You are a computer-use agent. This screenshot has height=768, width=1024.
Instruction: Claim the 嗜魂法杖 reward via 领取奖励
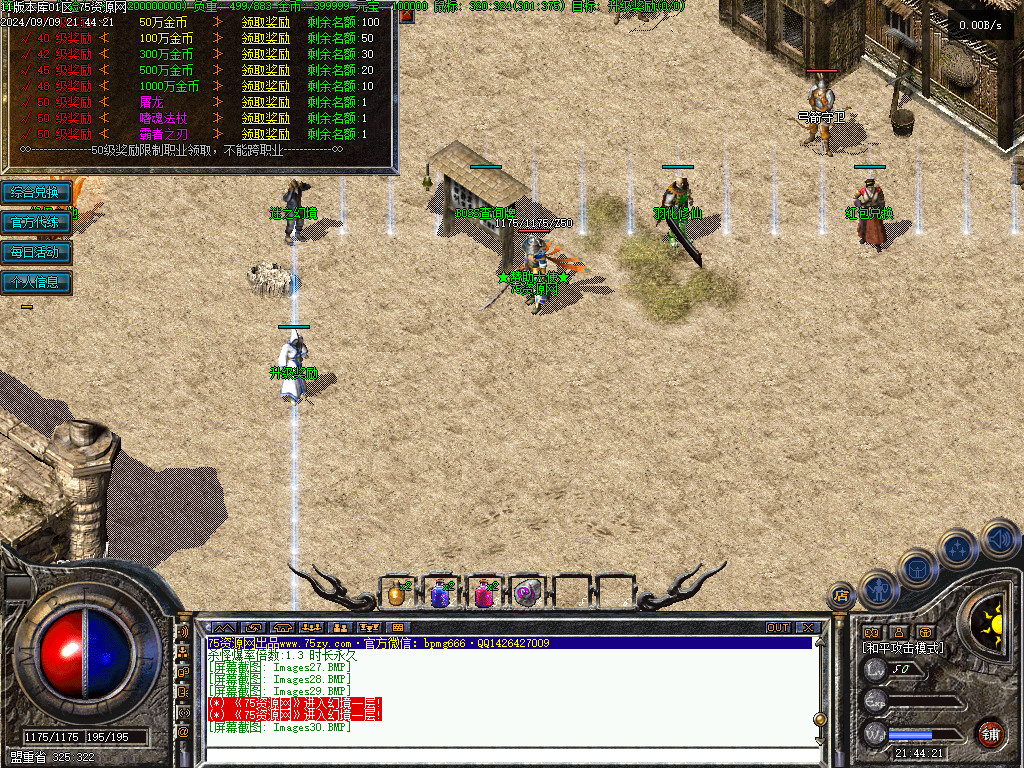266,118
